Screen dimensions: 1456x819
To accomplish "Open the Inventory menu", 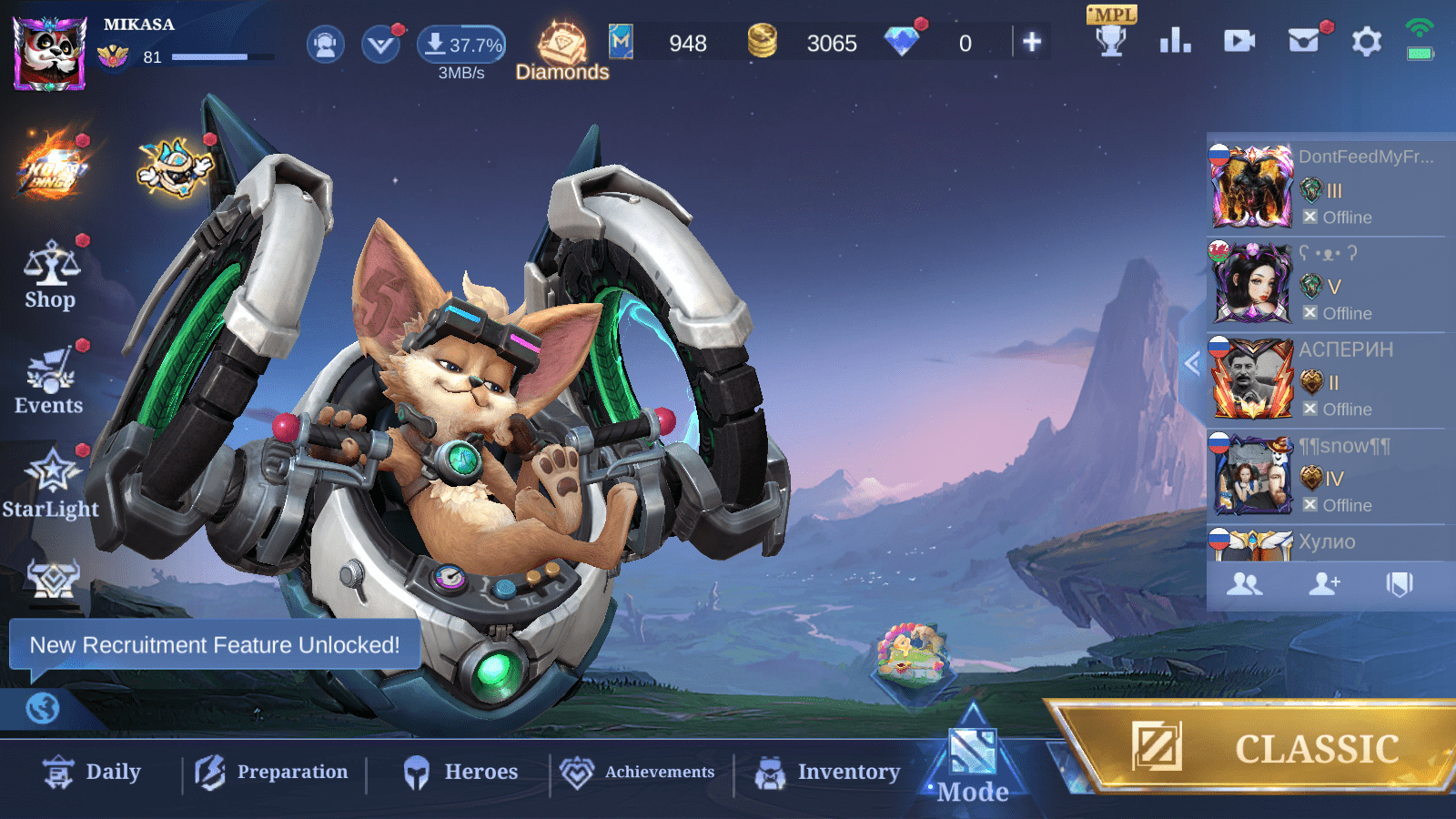I will pos(827,773).
